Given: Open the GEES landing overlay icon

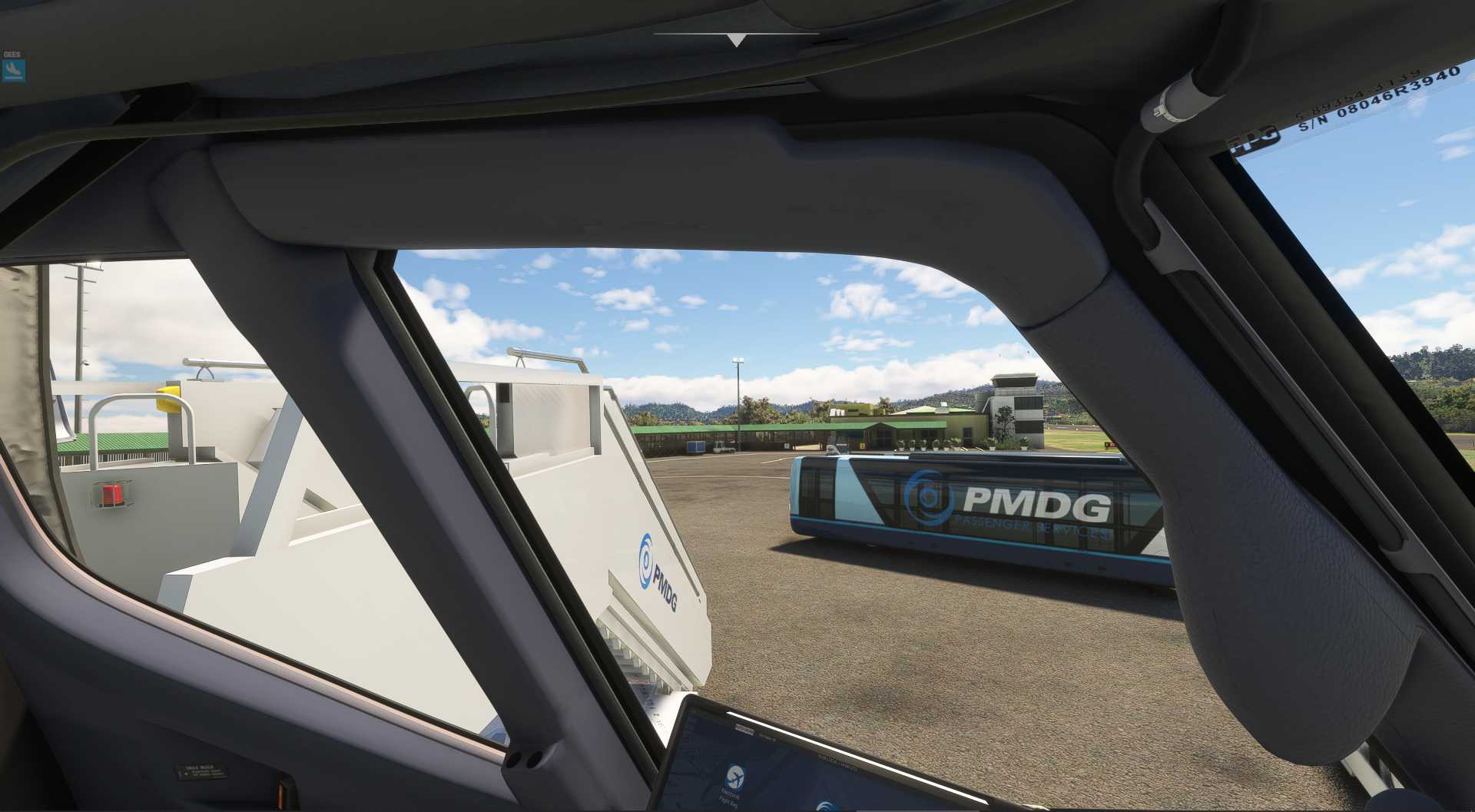Looking at the screenshot, I should [x=13, y=71].
